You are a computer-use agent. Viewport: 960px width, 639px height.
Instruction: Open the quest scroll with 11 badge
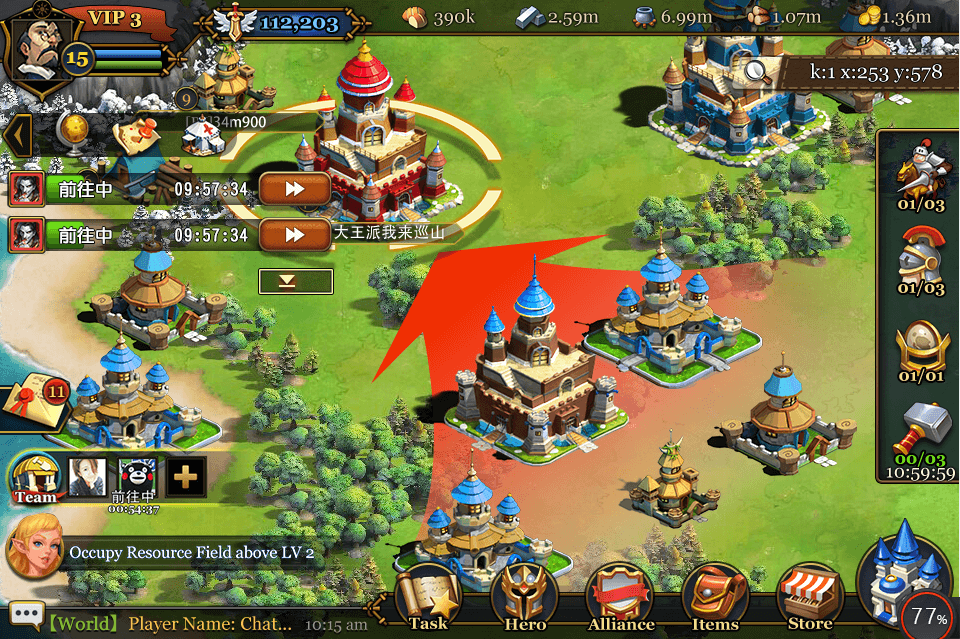(32, 399)
